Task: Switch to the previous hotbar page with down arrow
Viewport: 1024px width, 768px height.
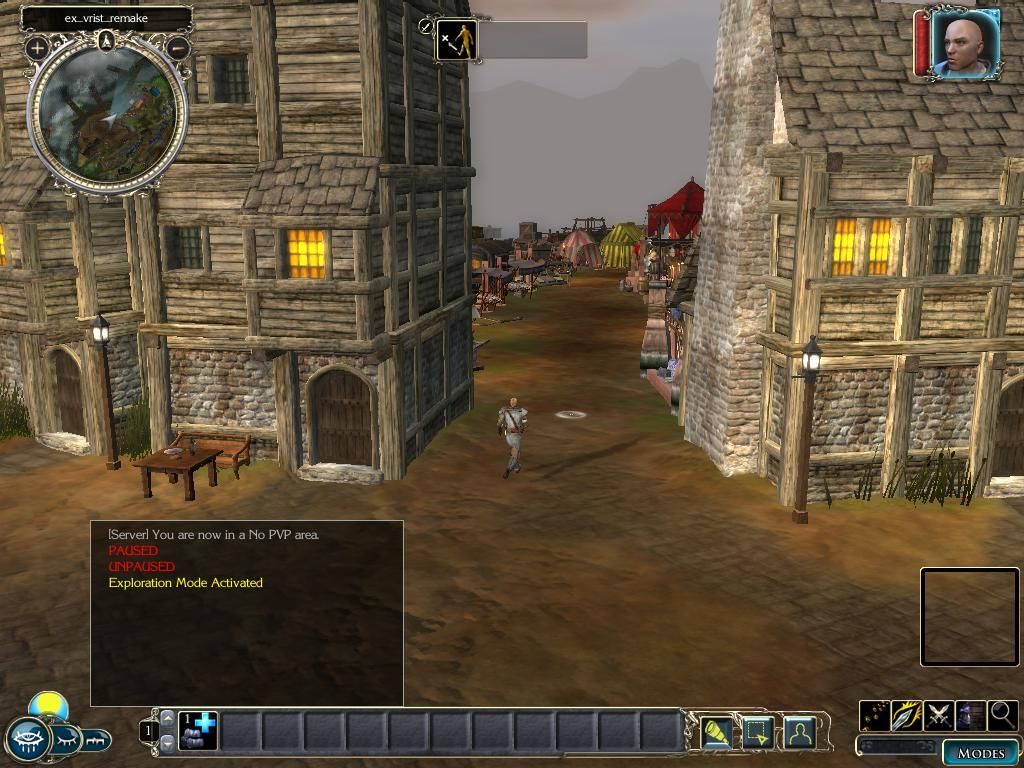Action: click(x=167, y=743)
